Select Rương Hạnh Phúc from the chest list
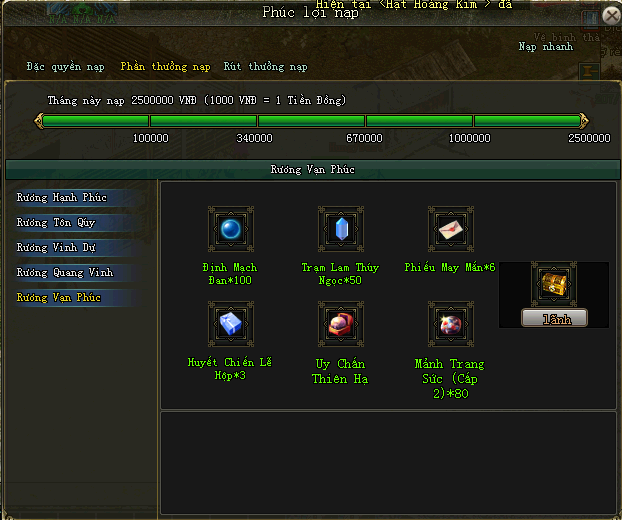This screenshot has width=622, height=520. pos(62,198)
